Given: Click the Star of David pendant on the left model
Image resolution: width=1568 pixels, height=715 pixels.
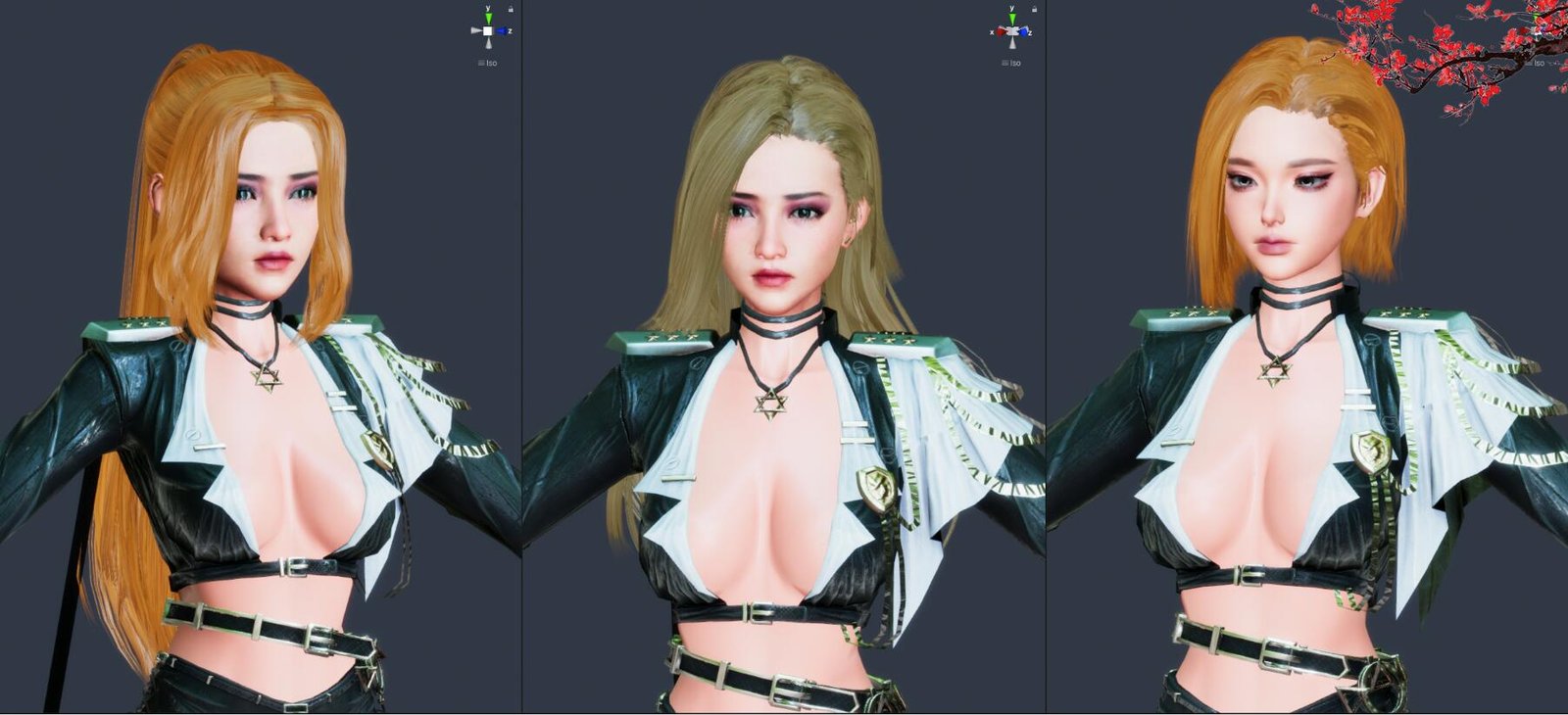Looking at the screenshot, I should [x=267, y=380].
